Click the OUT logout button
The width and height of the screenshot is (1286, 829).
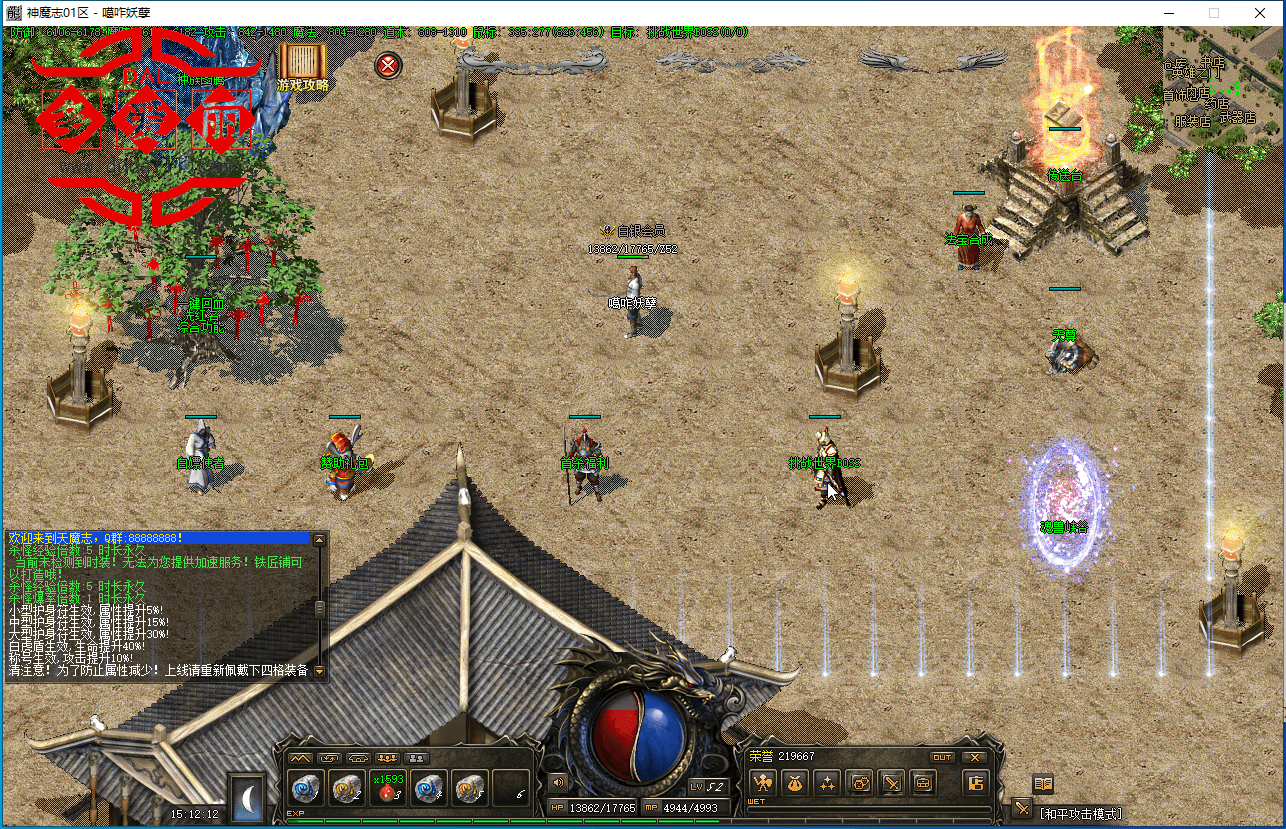tap(942, 757)
